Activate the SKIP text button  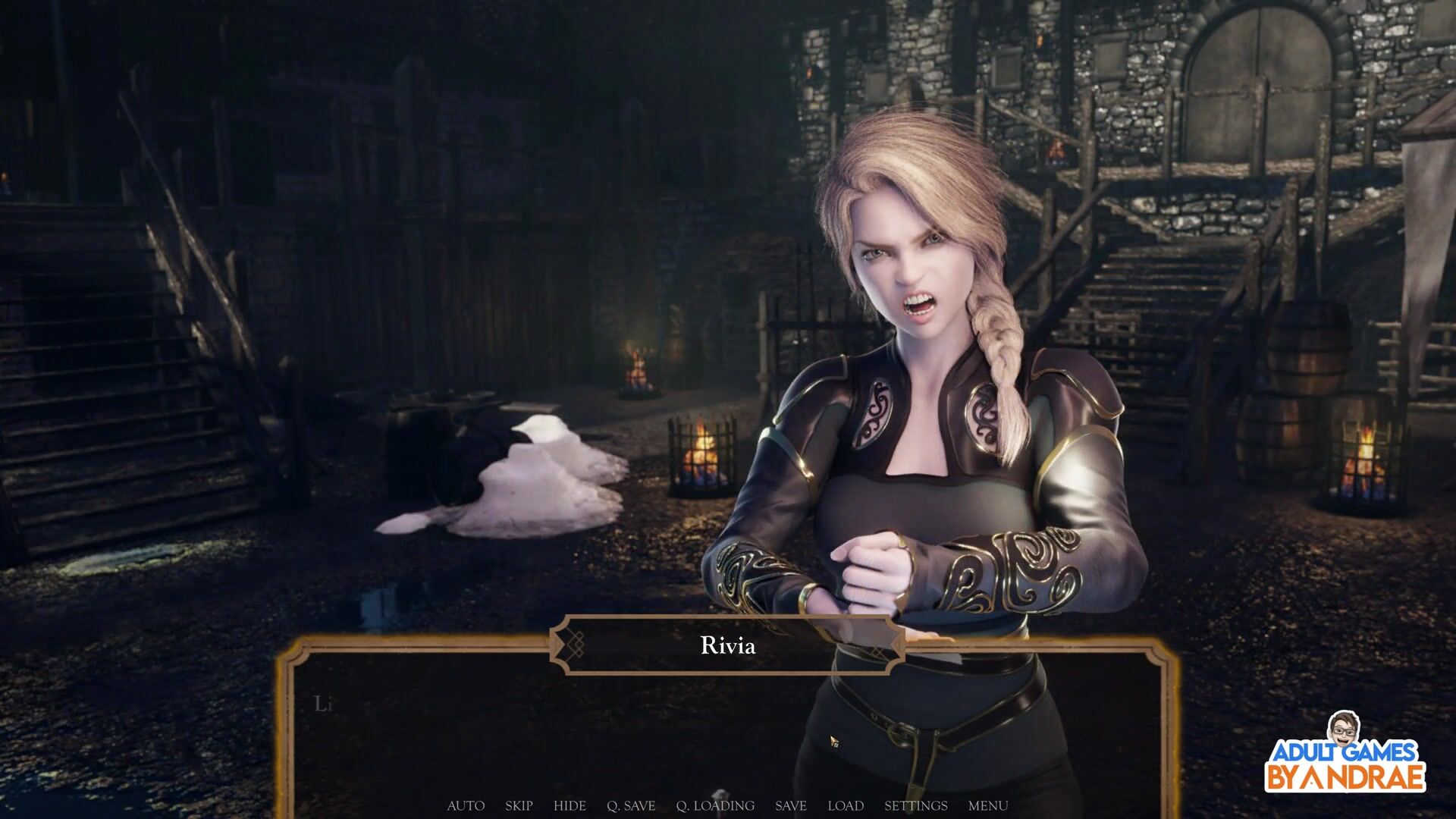(x=519, y=805)
